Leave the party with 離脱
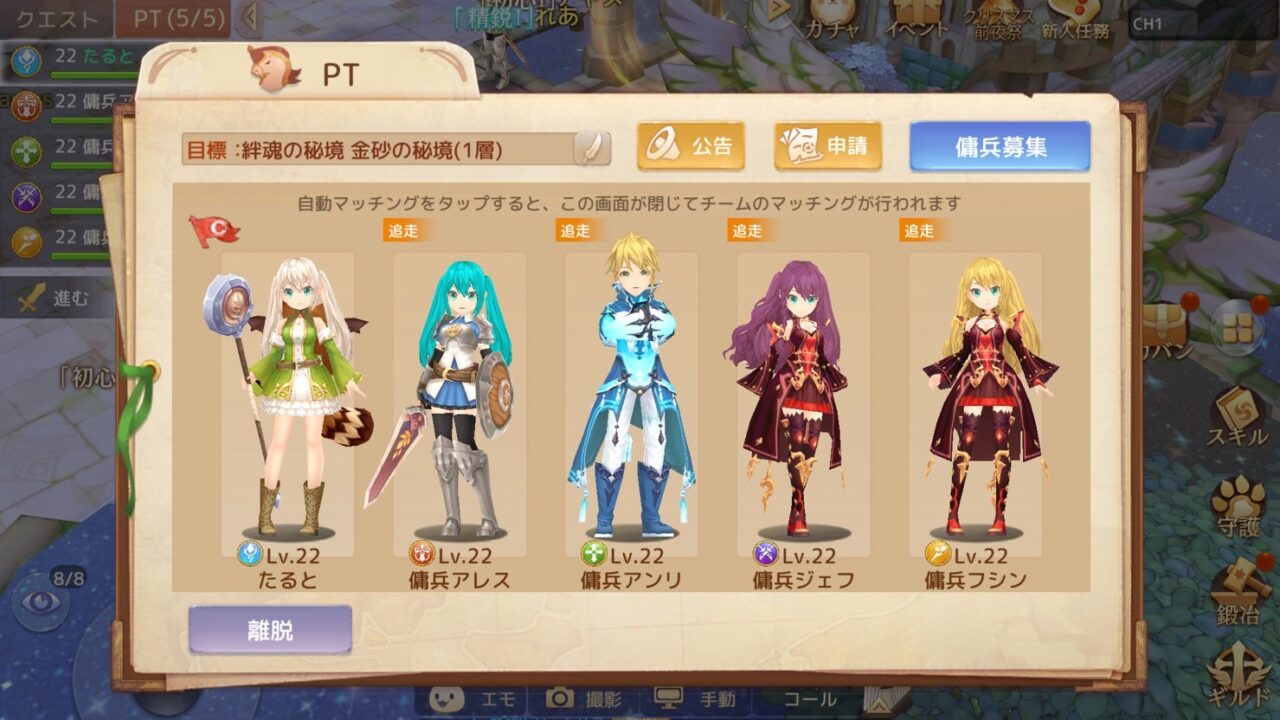Image resolution: width=1280 pixels, height=720 pixels. (x=270, y=630)
